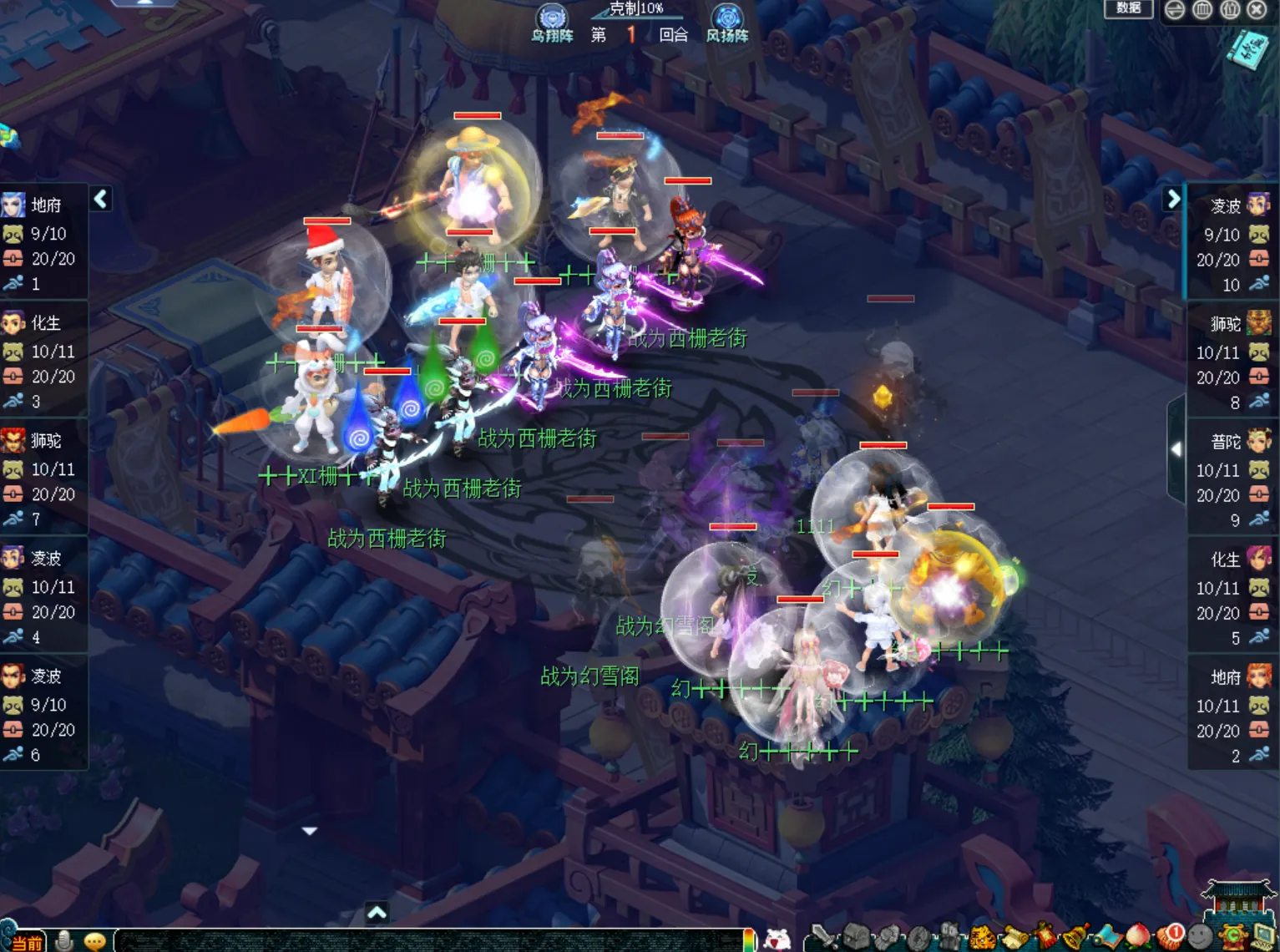The width and height of the screenshot is (1280, 952).
Task: Click the 数据 data button
Action: tap(1129, 9)
